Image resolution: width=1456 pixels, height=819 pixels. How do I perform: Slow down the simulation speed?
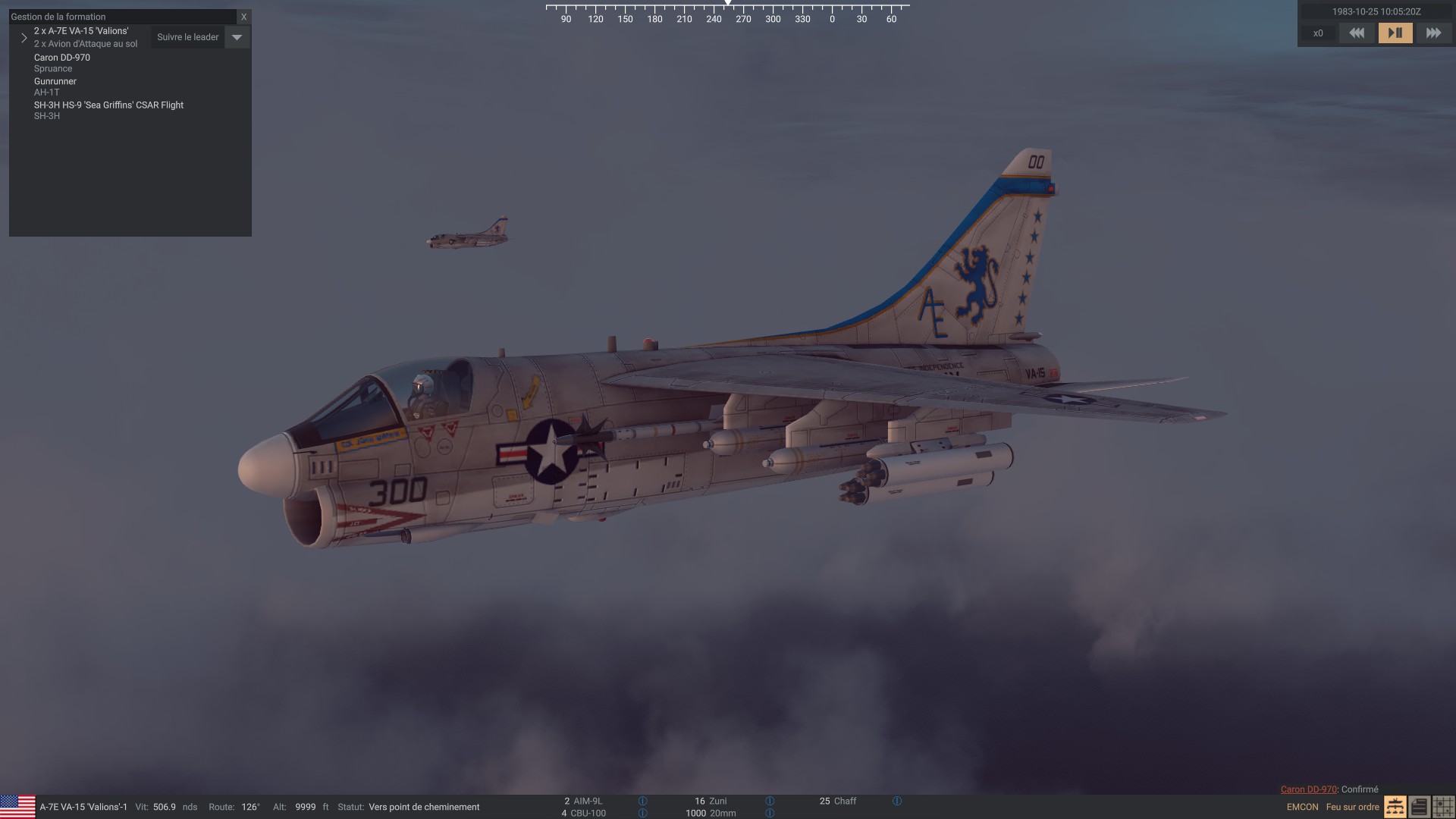tap(1357, 33)
